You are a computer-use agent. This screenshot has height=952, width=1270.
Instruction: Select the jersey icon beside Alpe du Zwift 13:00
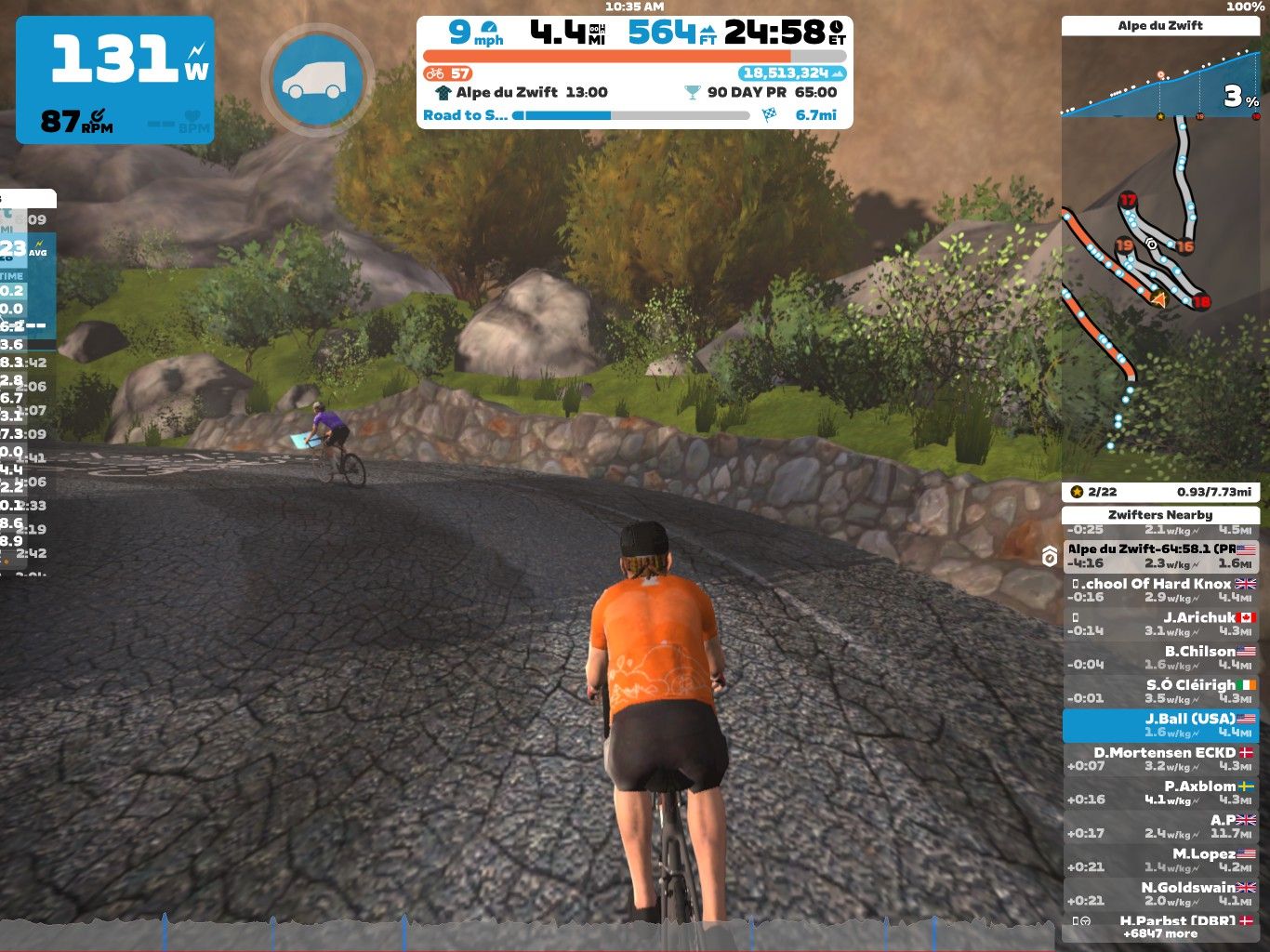click(444, 92)
